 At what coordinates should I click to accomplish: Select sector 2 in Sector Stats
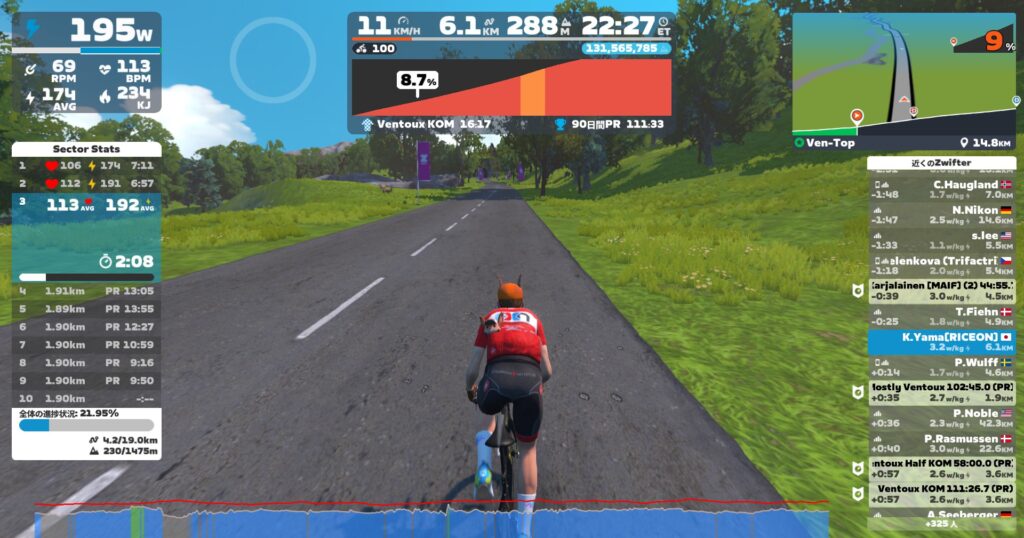click(86, 183)
